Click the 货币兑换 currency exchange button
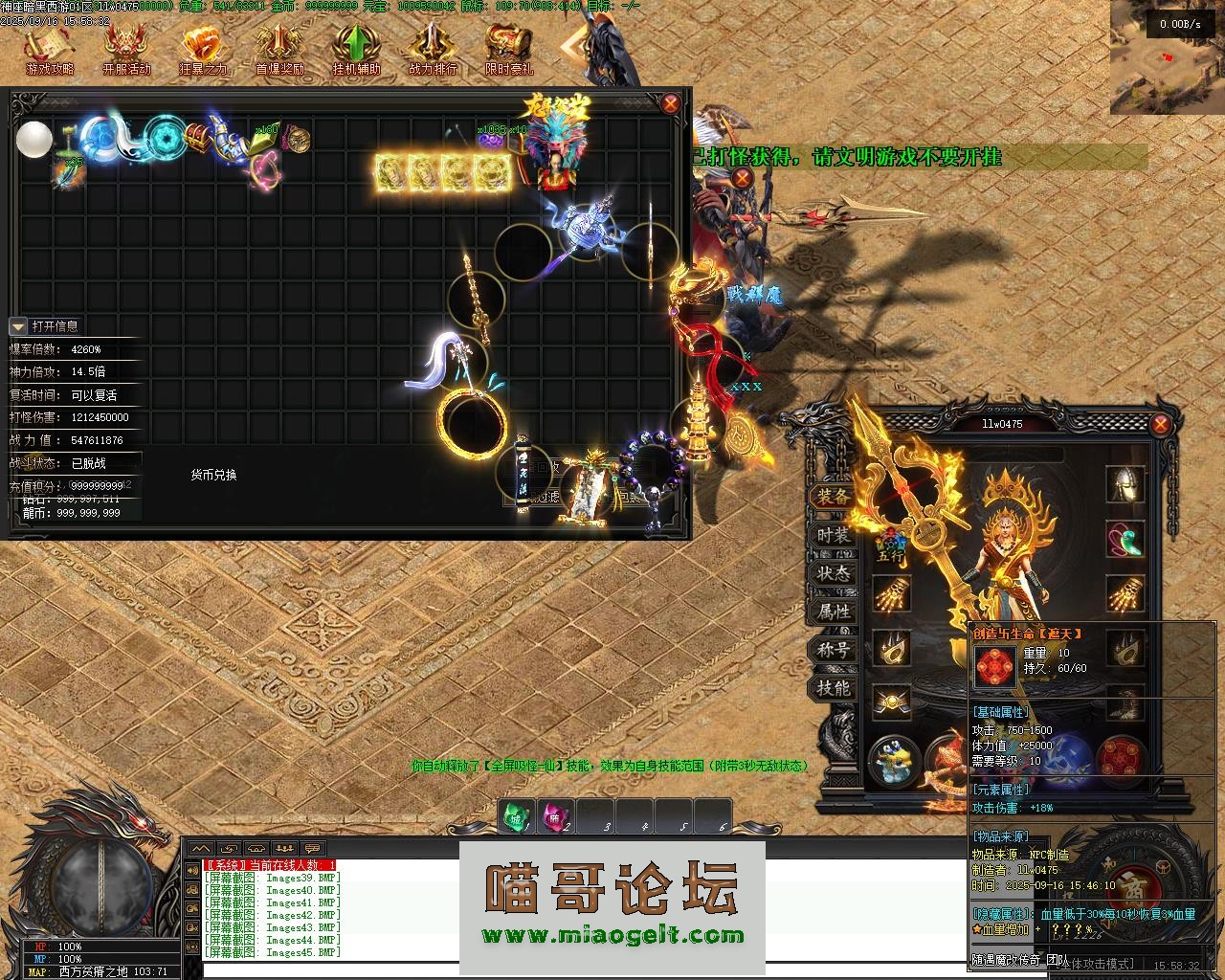This screenshot has width=1225, height=980. coord(213,475)
